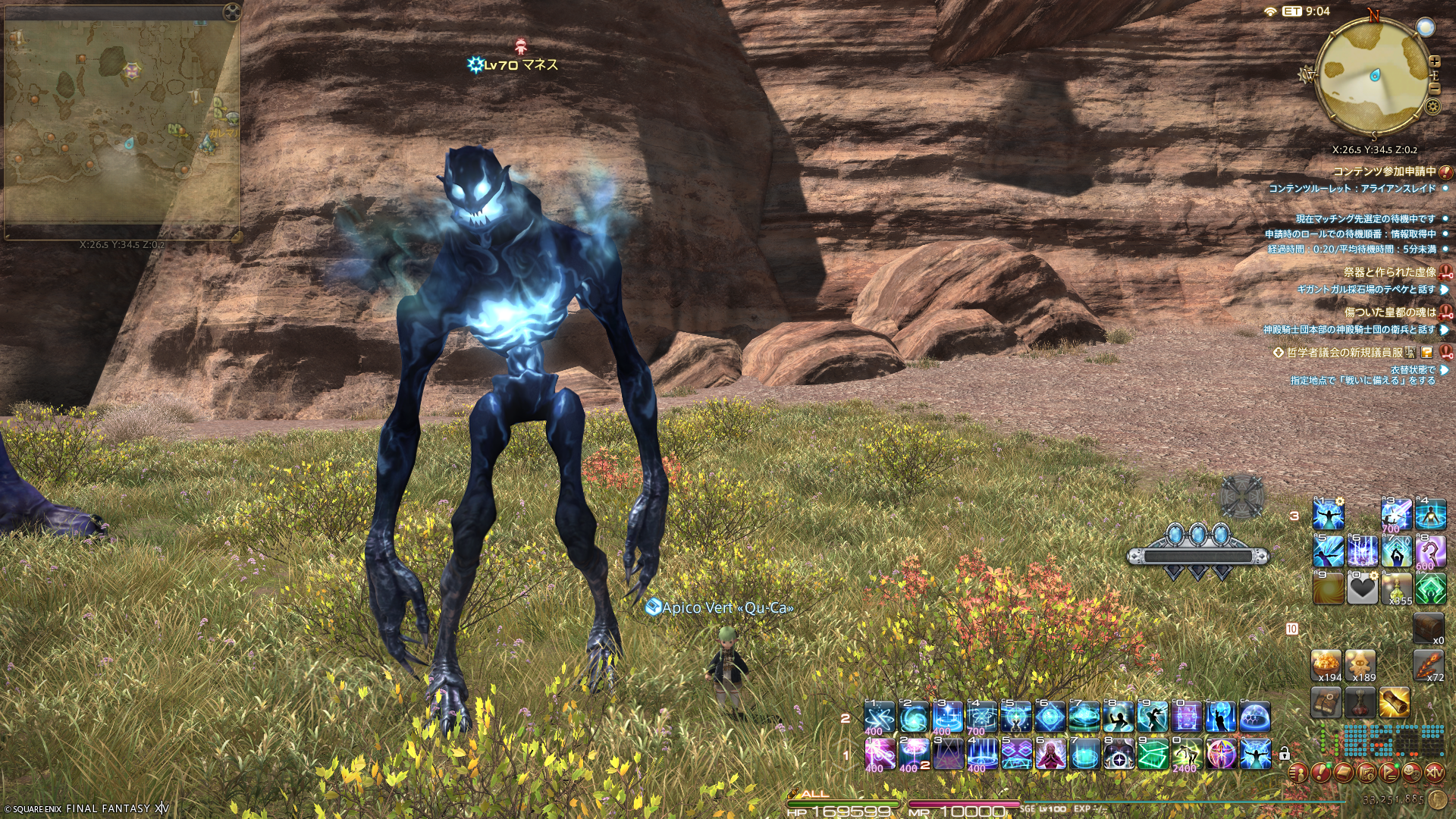The height and width of the screenshot is (819, 1456).
Task: Activate the grey heart hotbar icon
Action: tap(1362, 588)
